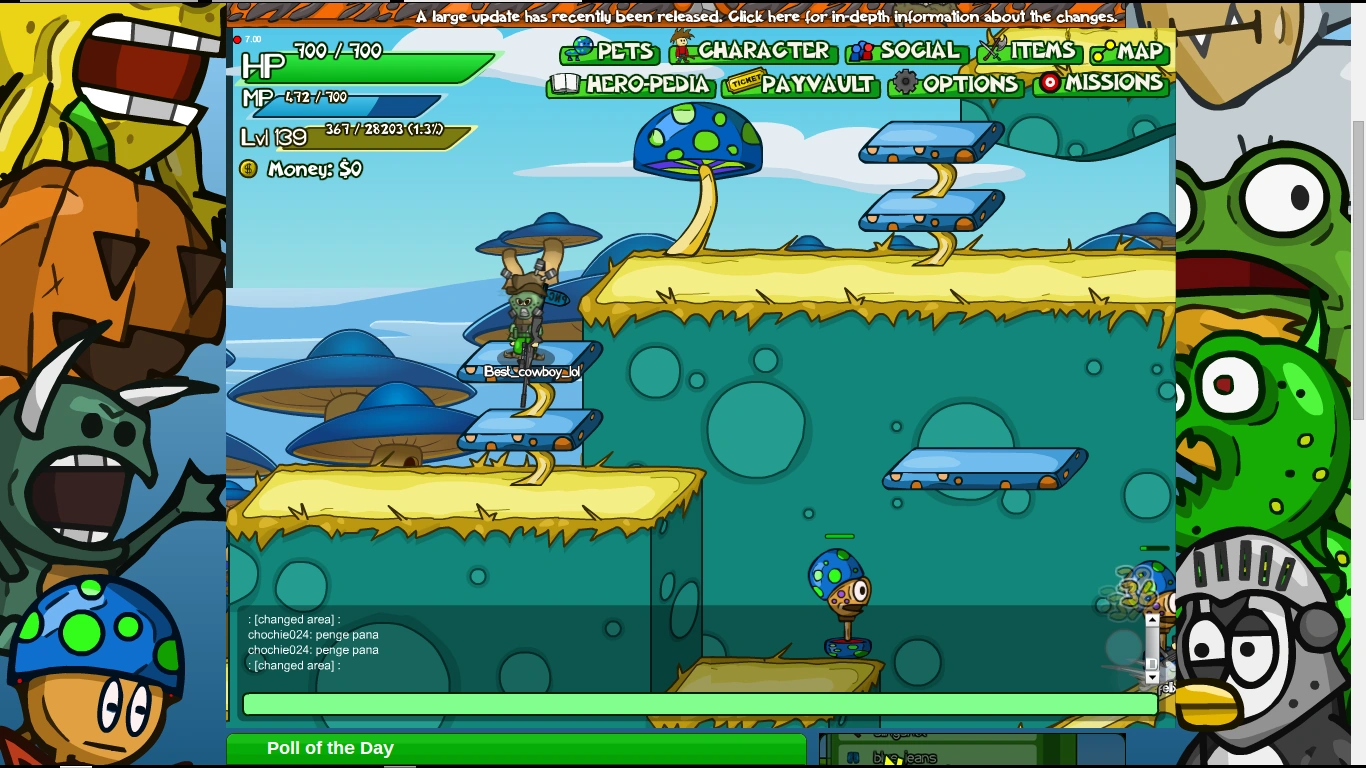The image size is (1366, 768).
Task: View the Missions list
Action: (1101, 83)
